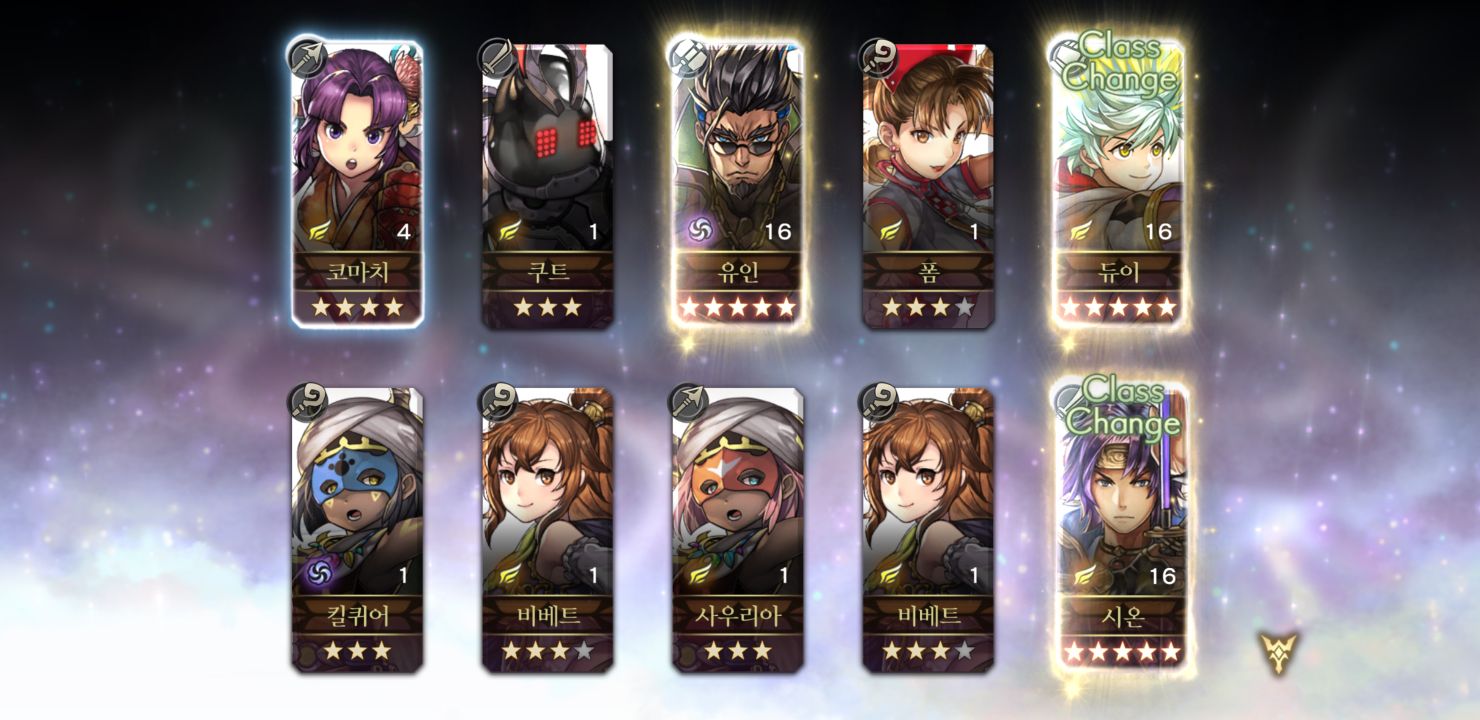Choose the 유인 five-star card

(x=737, y=183)
